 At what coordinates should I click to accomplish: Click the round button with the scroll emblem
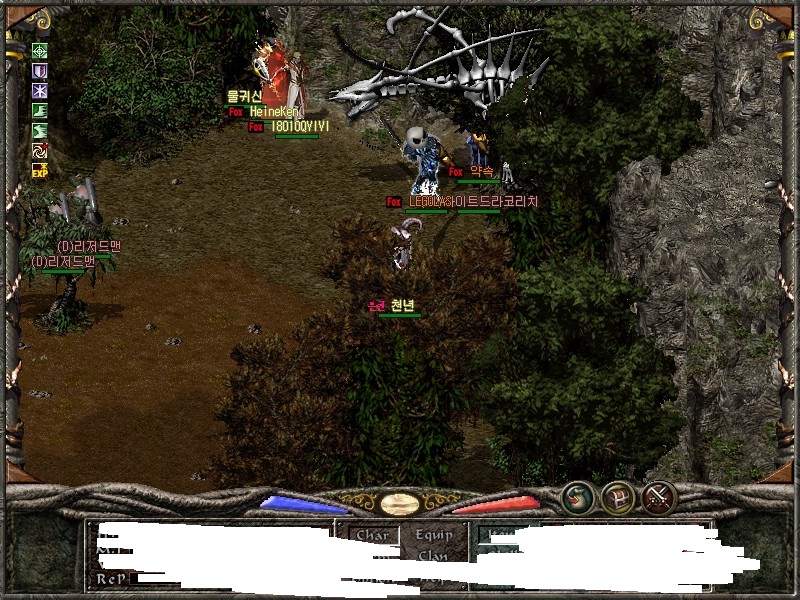point(618,497)
